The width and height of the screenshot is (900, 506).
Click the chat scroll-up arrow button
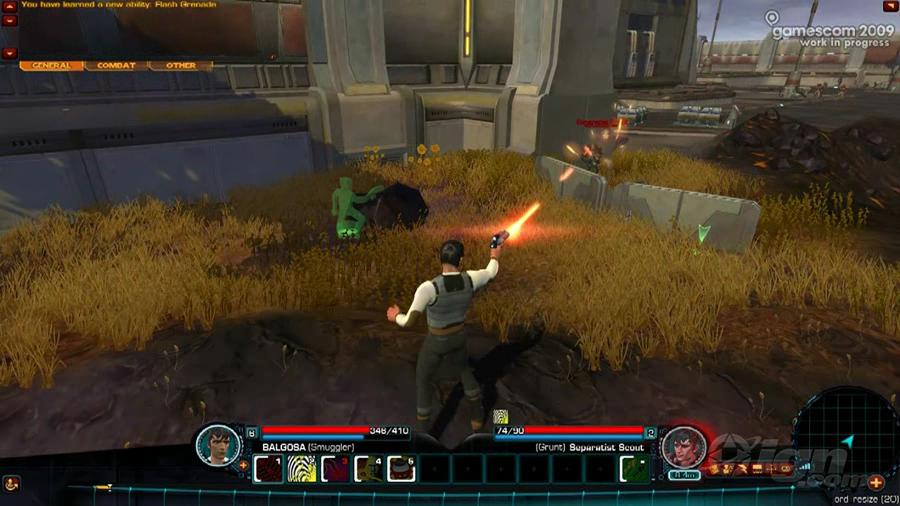pos(9,8)
